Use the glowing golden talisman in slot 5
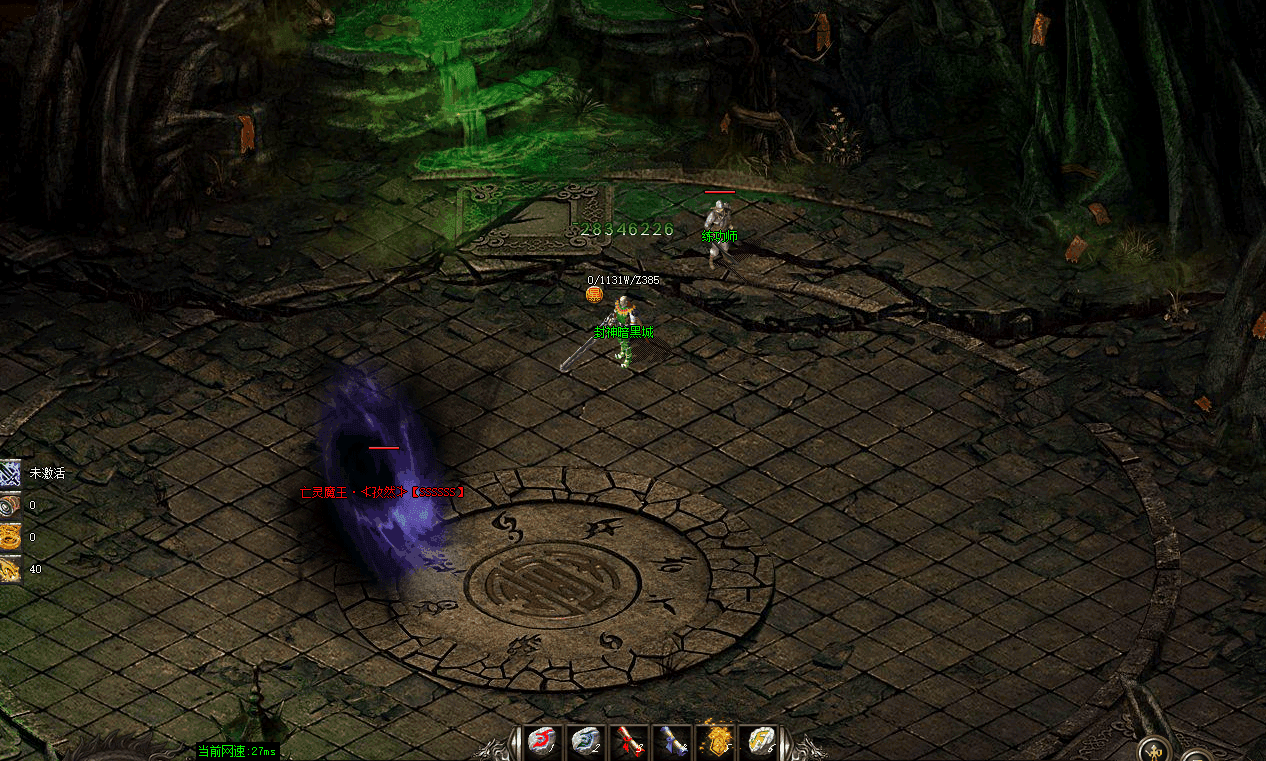1266x761 pixels. click(717, 741)
